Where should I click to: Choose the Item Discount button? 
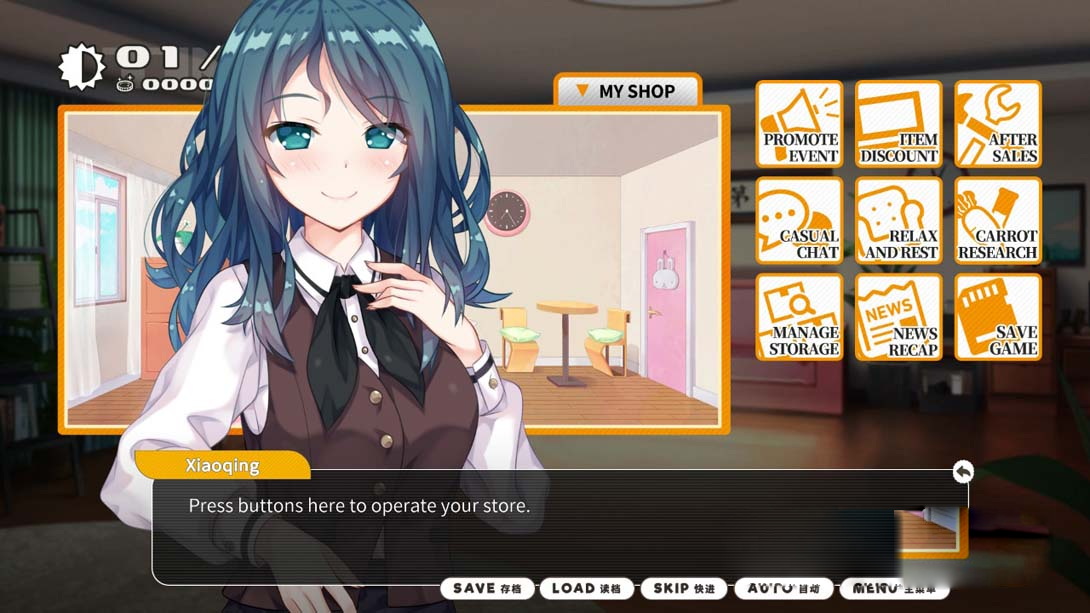898,124
